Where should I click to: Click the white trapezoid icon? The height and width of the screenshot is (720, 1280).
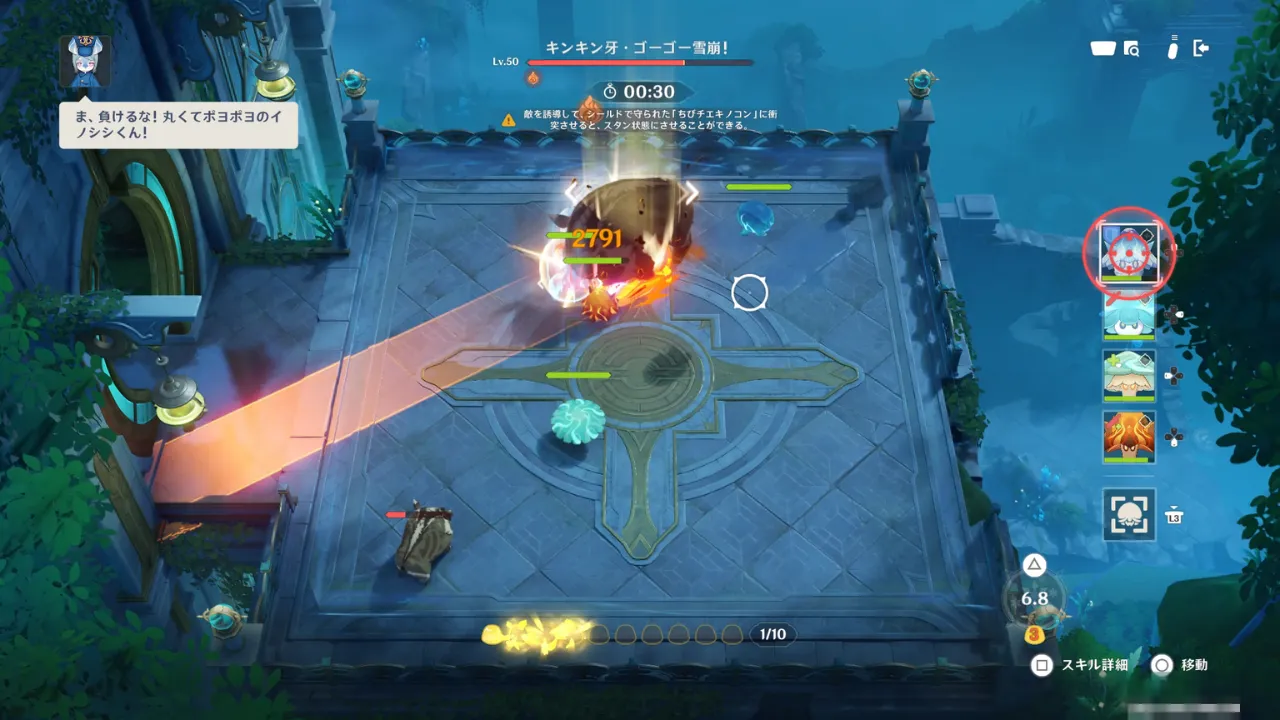click(x=1103, y=48)
